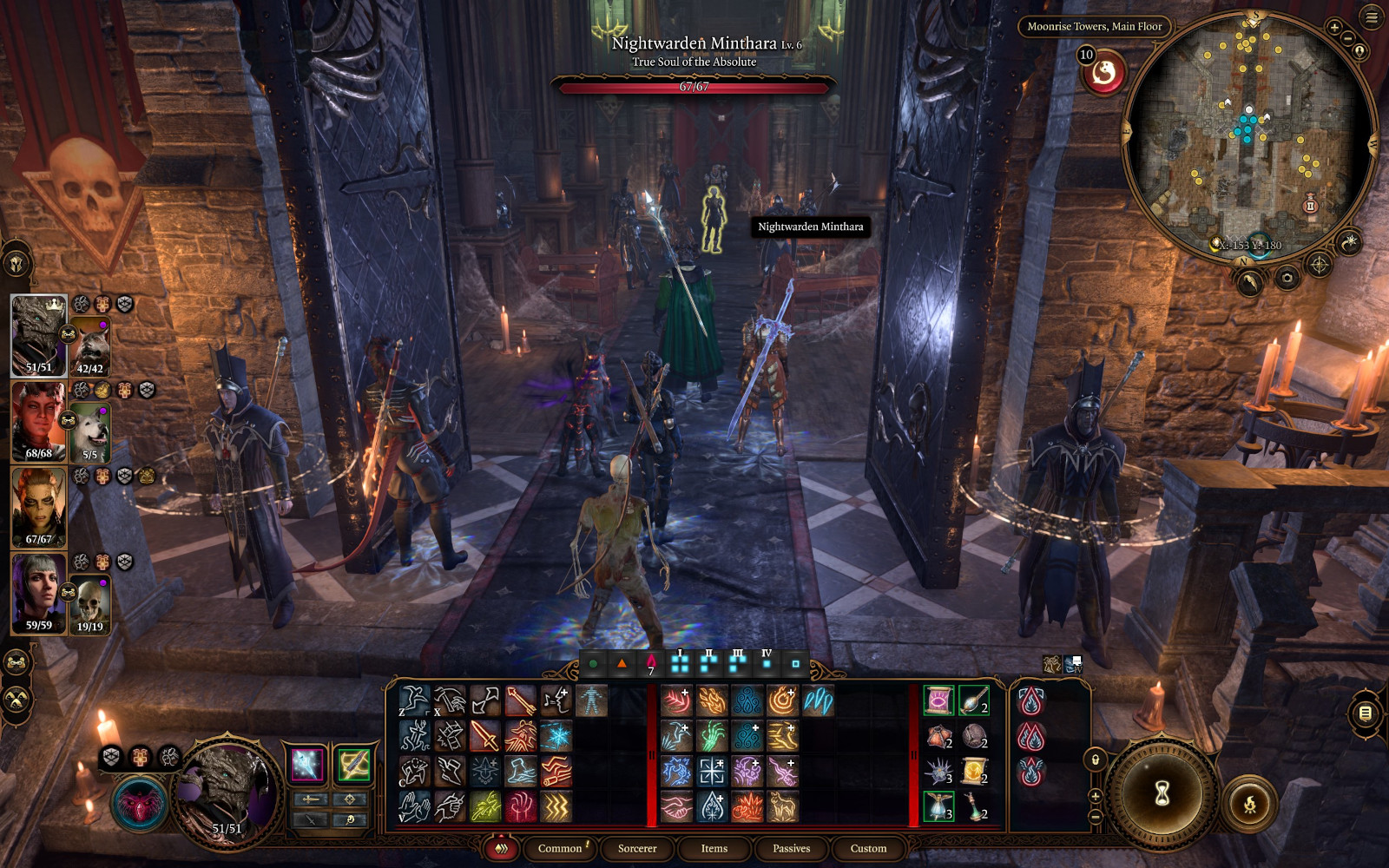
Task: Select the white dog summon portrait
Action: (x=90, y=431)
